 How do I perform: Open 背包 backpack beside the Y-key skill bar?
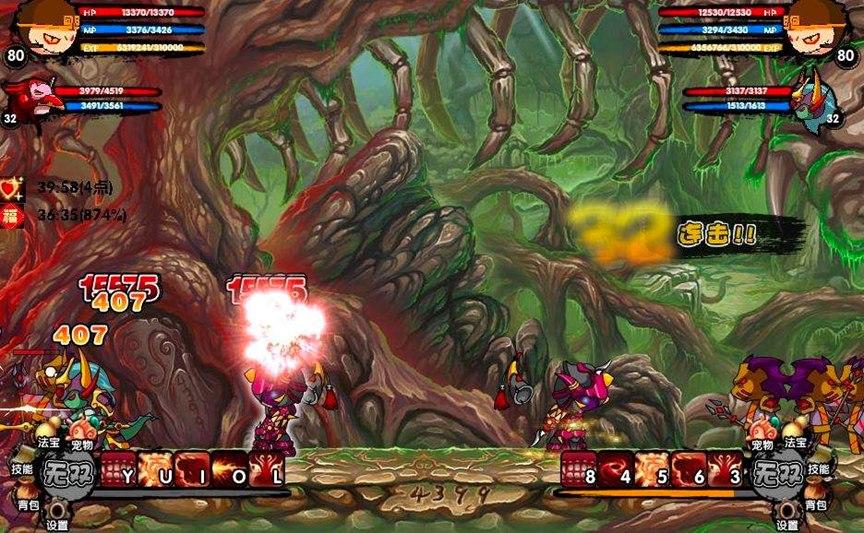28,506
